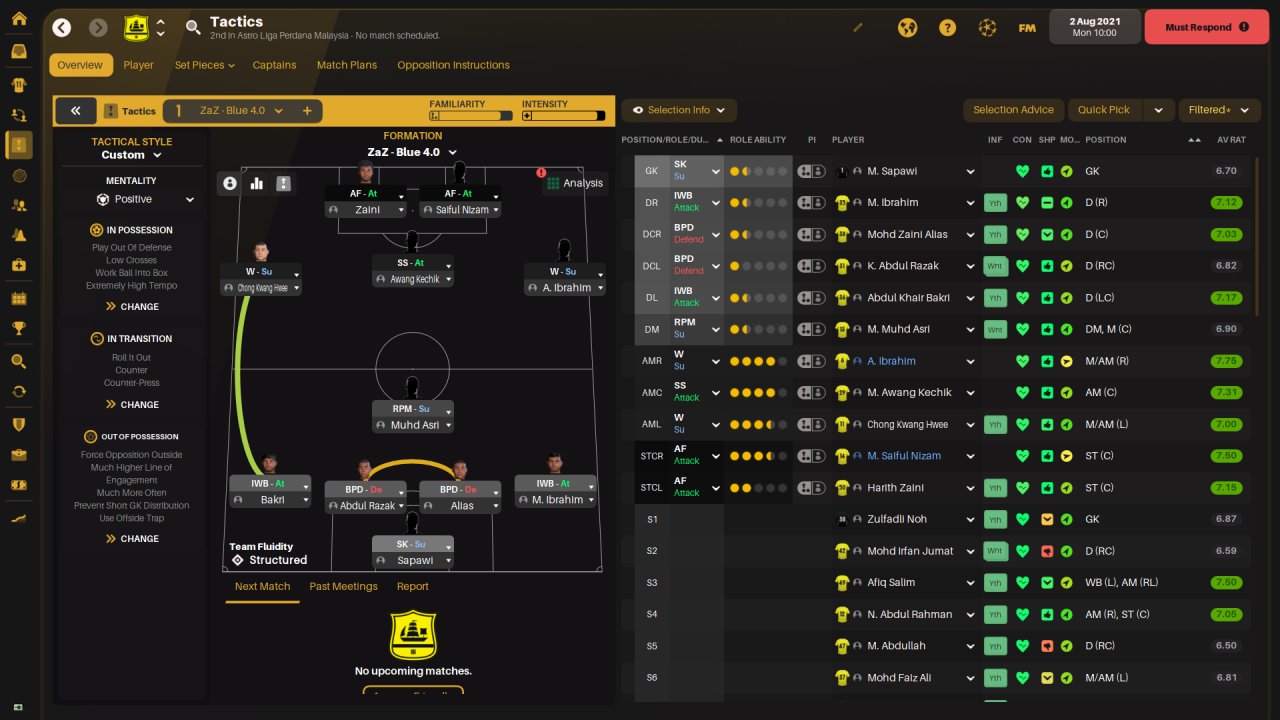Switch to the Player tab

click(138, 65)
